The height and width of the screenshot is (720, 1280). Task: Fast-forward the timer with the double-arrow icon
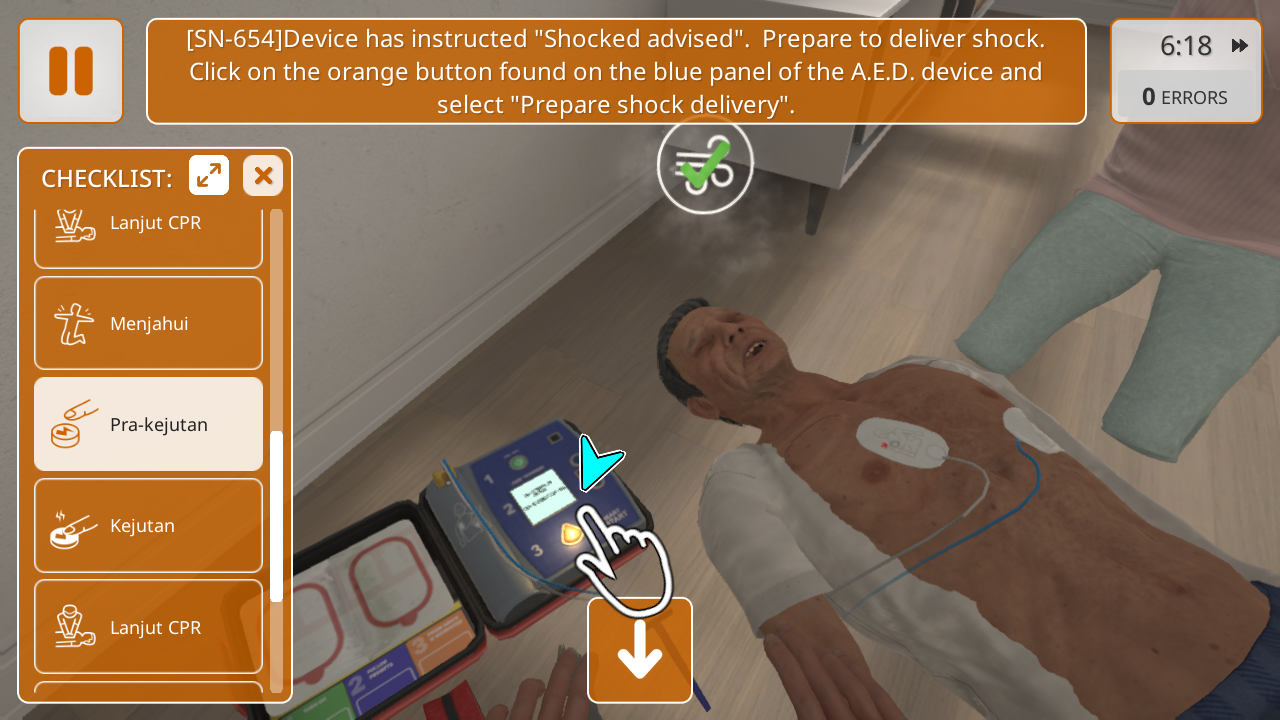[x=1240, y=46]
